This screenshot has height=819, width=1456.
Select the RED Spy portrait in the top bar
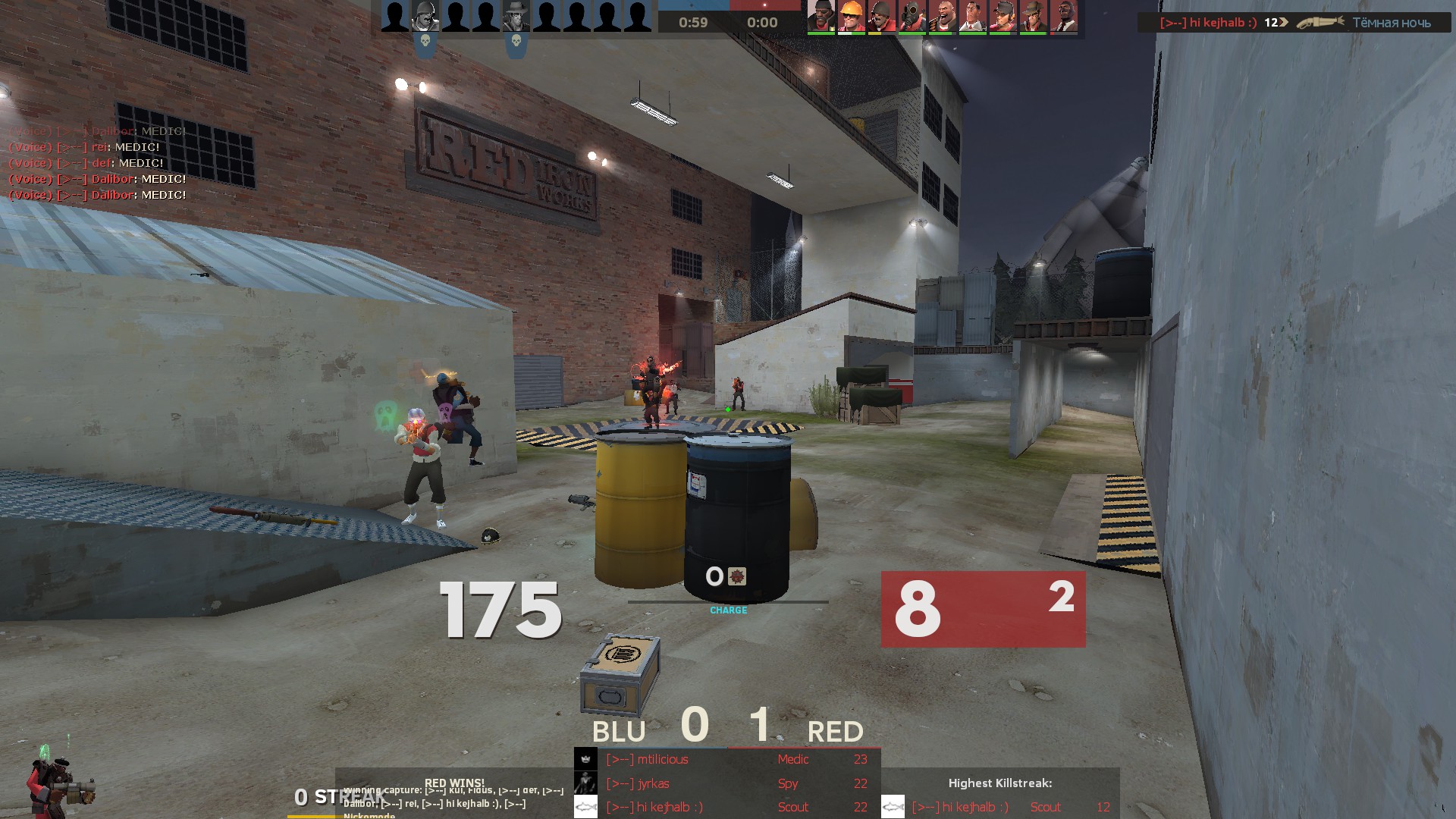point(1063,17)
